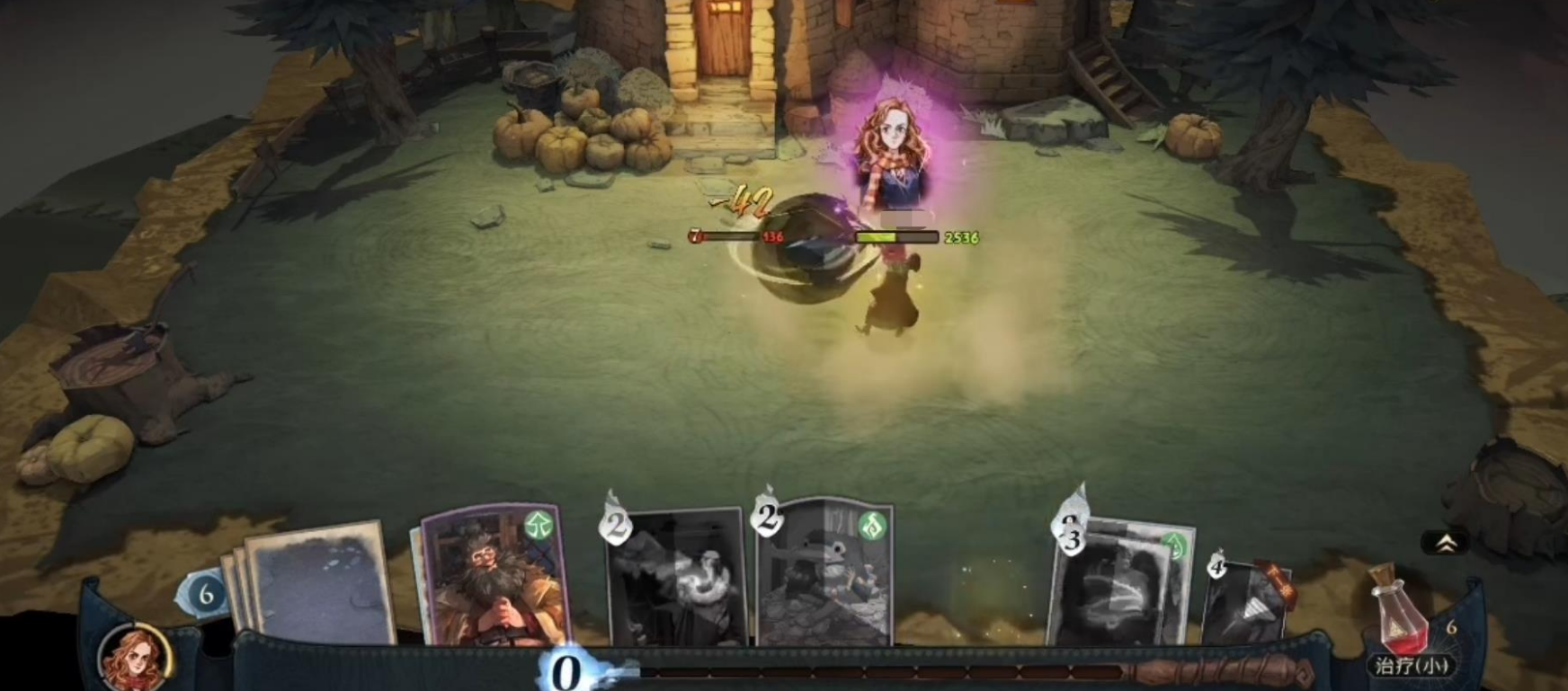1568x691 pixels.
Task: Select the small 4-cost card
Action: click(1248, 600)
